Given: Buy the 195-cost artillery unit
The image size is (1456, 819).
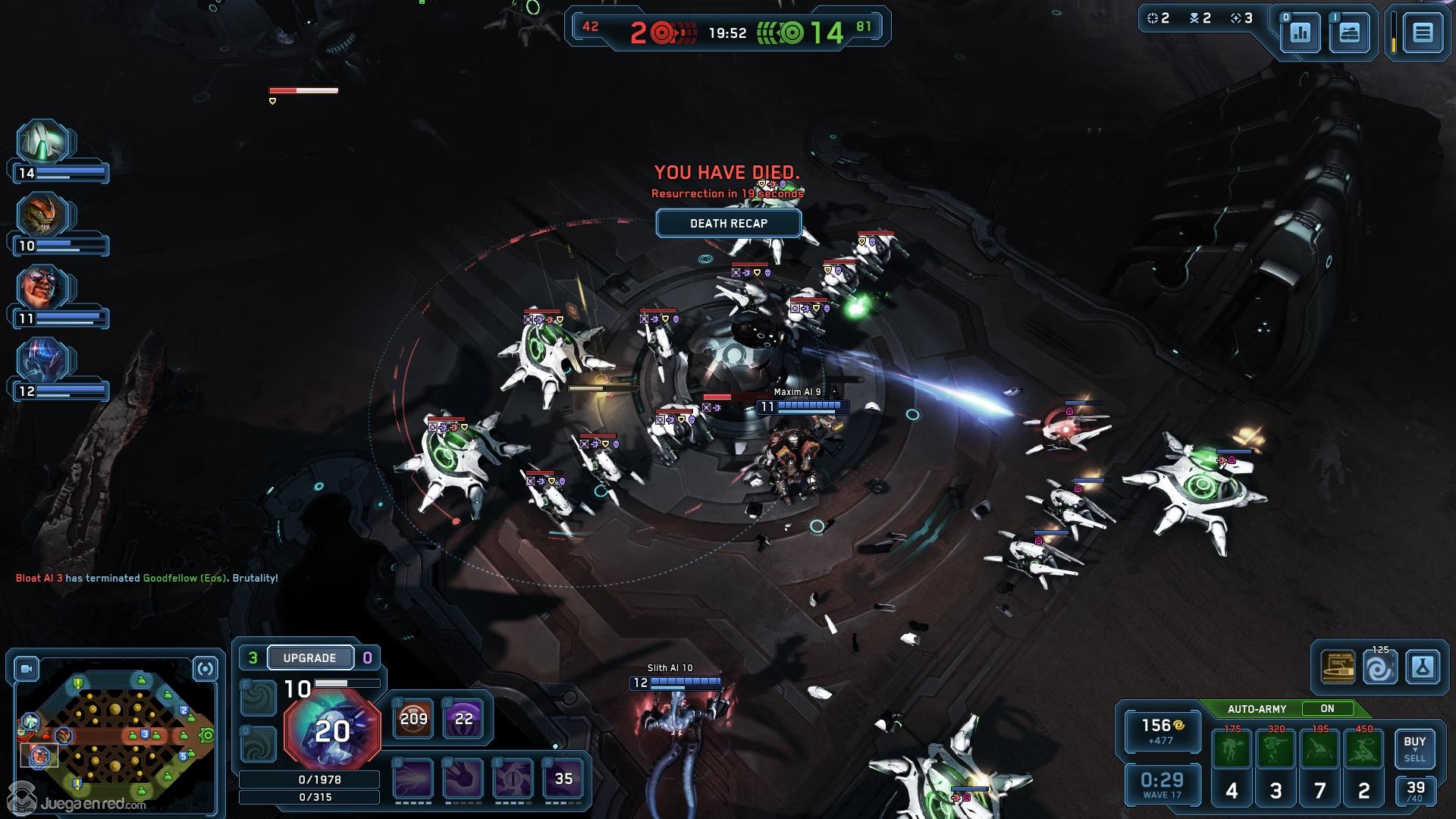Looking at the screenshot, I should pos(1320,749).
